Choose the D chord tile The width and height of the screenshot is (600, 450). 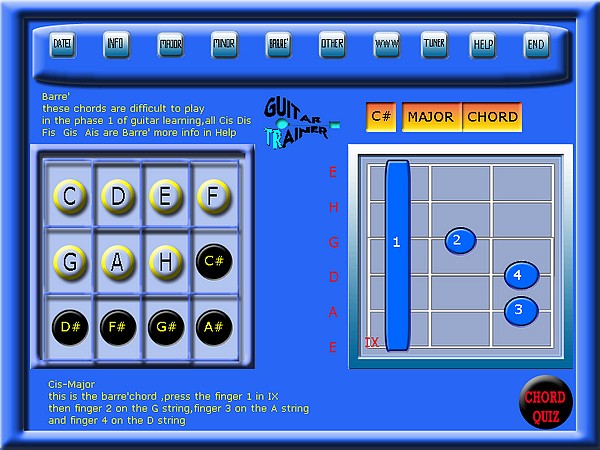[118, 196]
